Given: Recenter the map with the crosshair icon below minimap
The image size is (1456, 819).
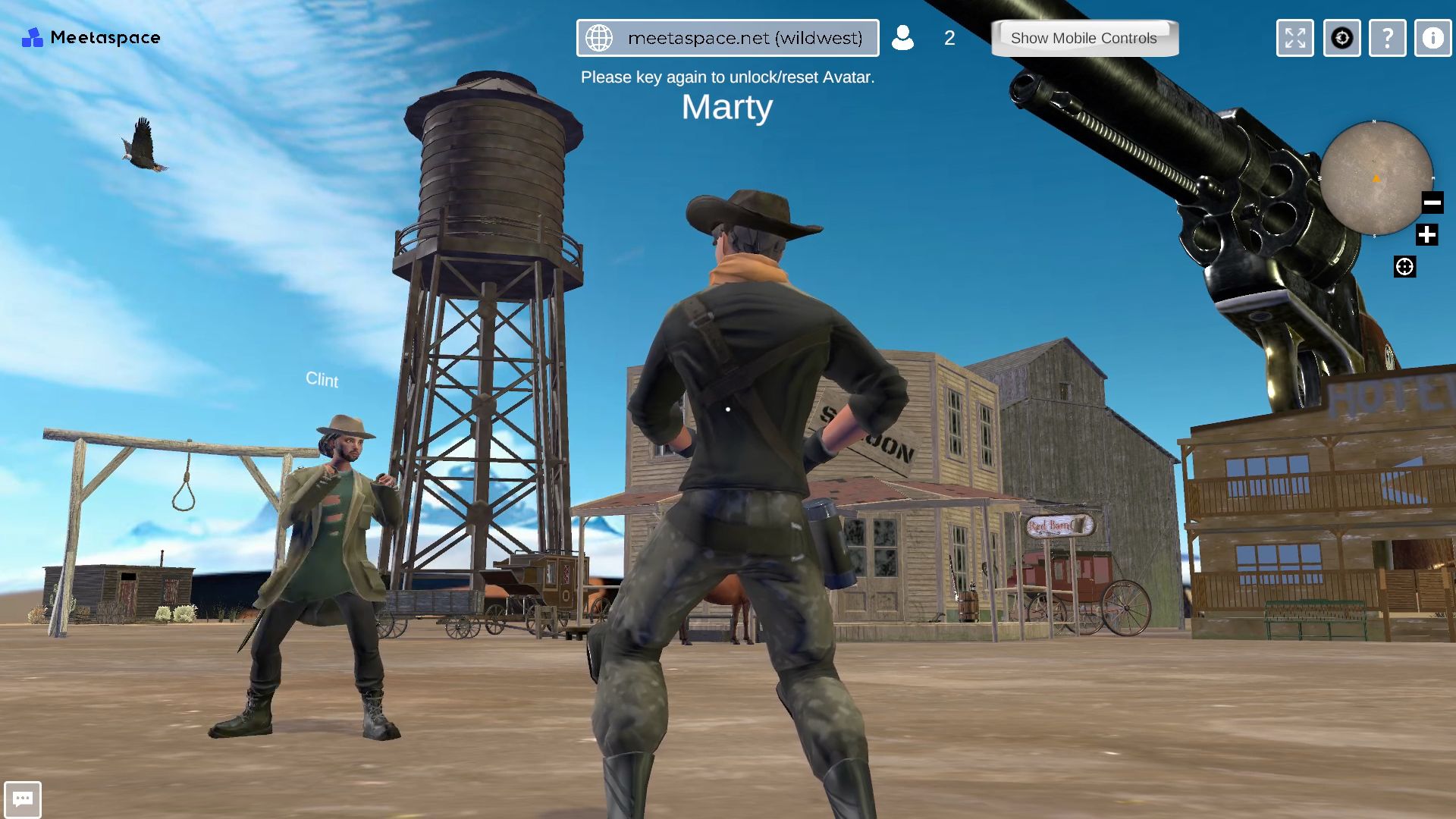Looking at the screenshot, I should pos(1407,265).
